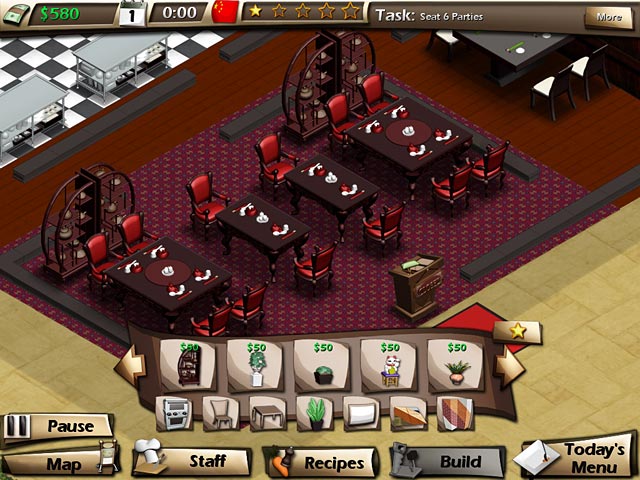The height and width of the screenshot is (480, 640).
Task: View Today's Menu
Action: pyautogui.click(x=580, y=459)
